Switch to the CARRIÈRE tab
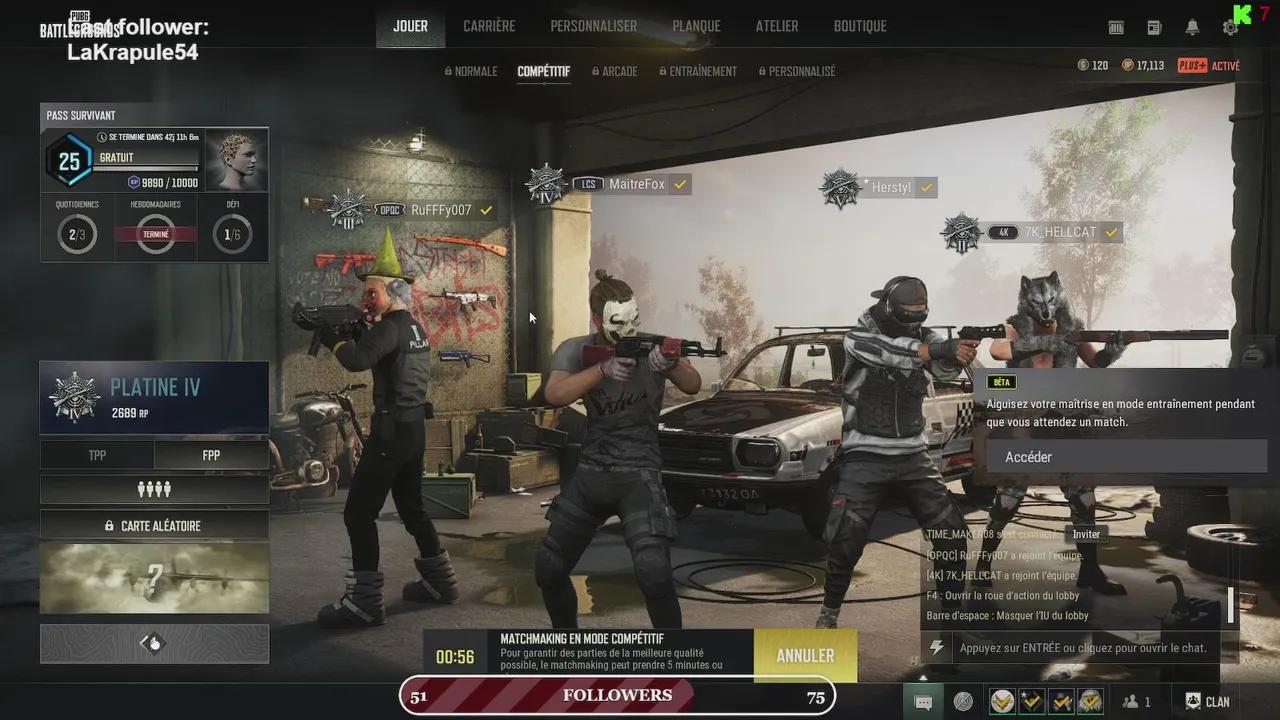The width and height of the screenshot is (1280, 720). (x=489, y=26)
